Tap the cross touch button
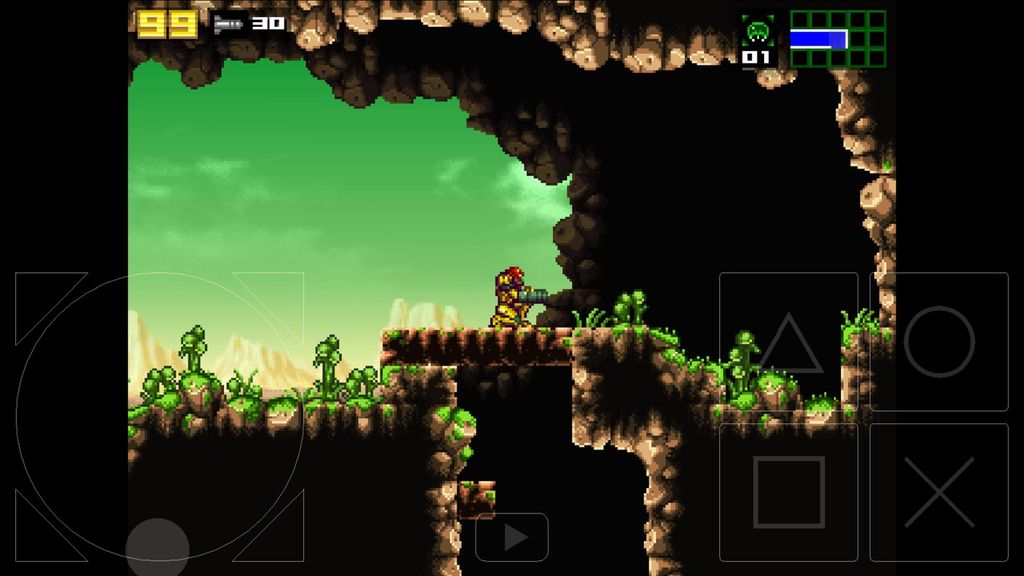Viewport: 1024px width, 576px height. (939, 492)
